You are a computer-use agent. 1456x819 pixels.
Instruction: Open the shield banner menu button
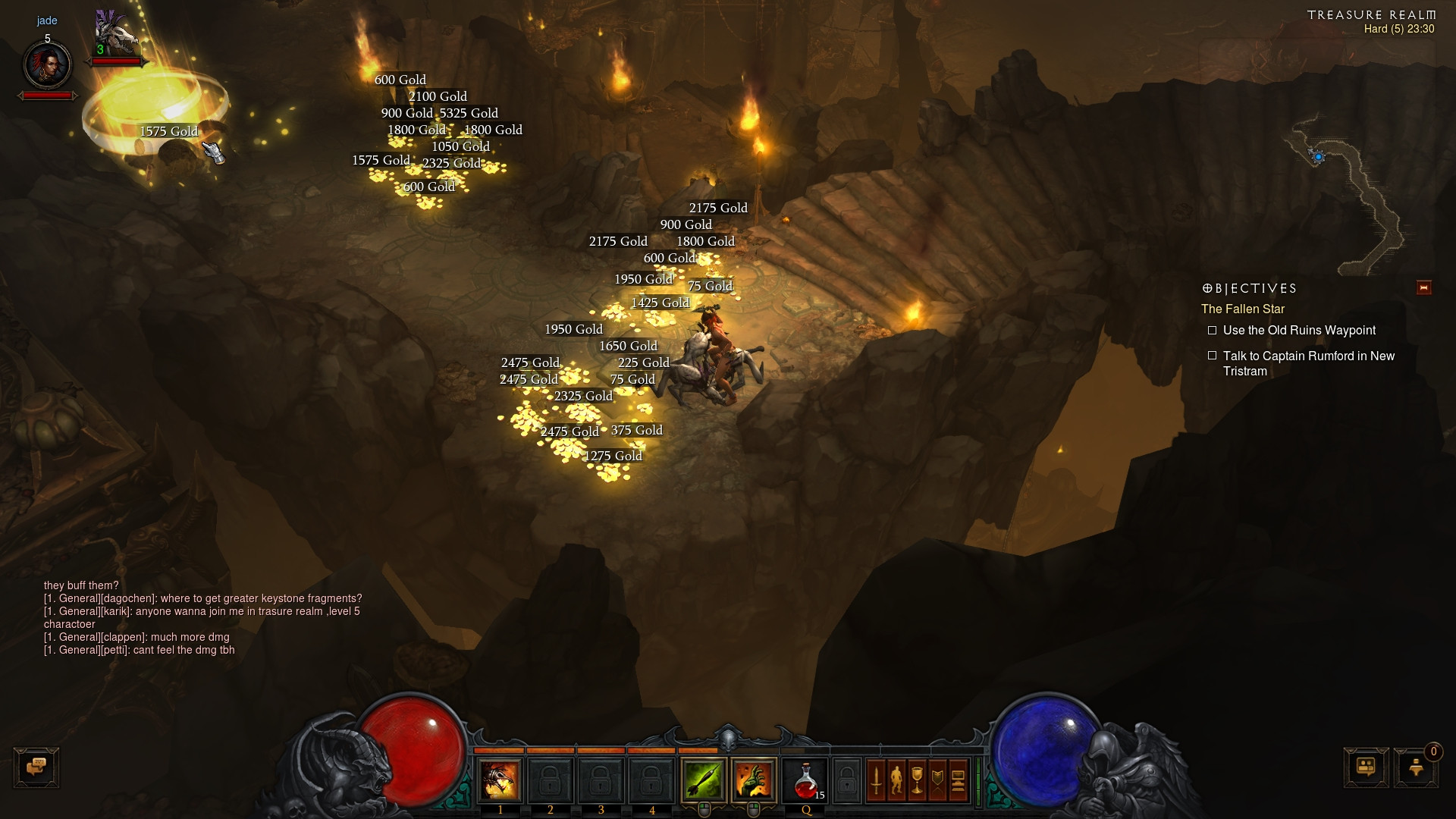pyautogui.click(x=937, y=780)
